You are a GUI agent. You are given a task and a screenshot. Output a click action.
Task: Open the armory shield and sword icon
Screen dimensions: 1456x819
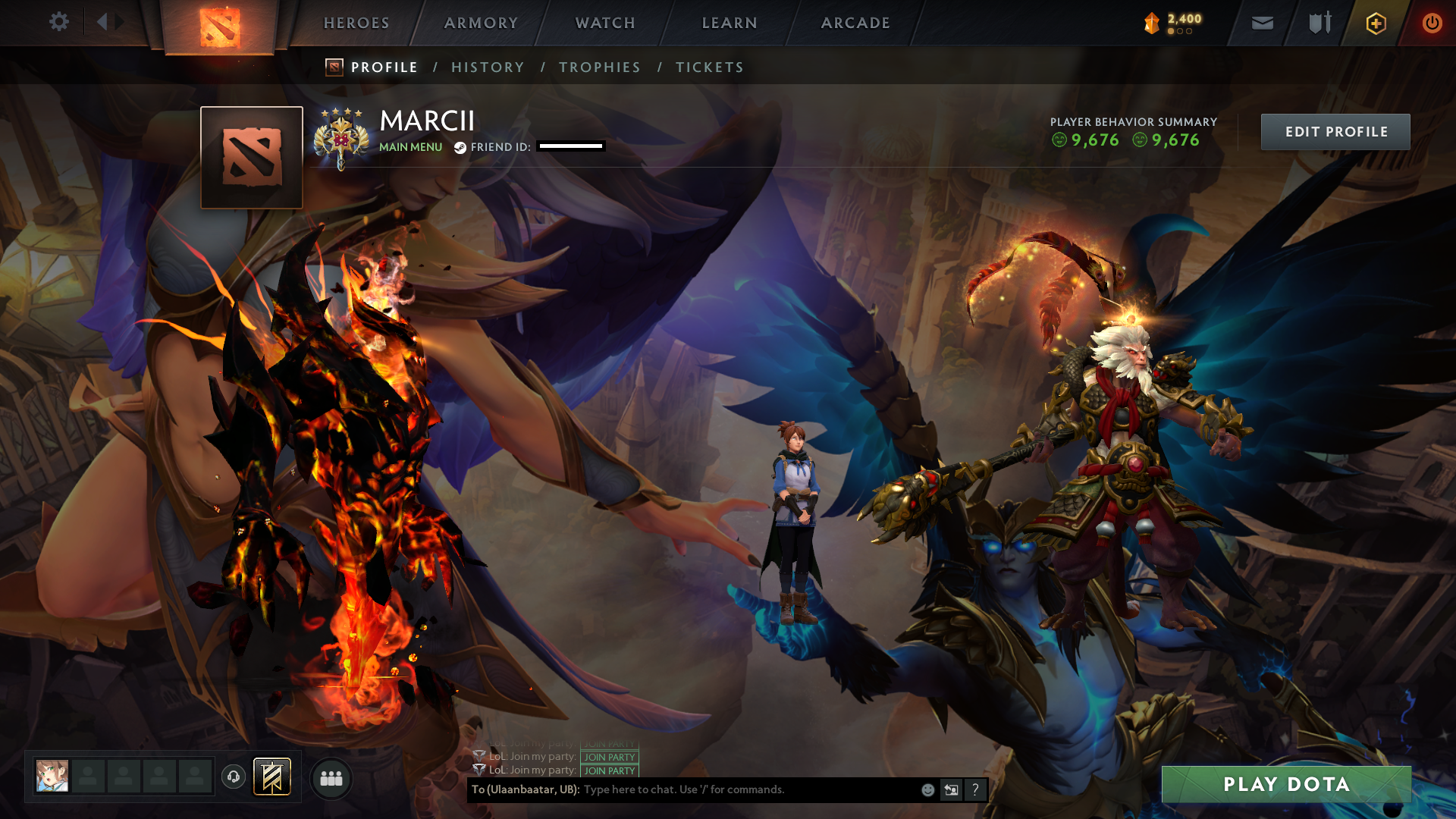1318,23
